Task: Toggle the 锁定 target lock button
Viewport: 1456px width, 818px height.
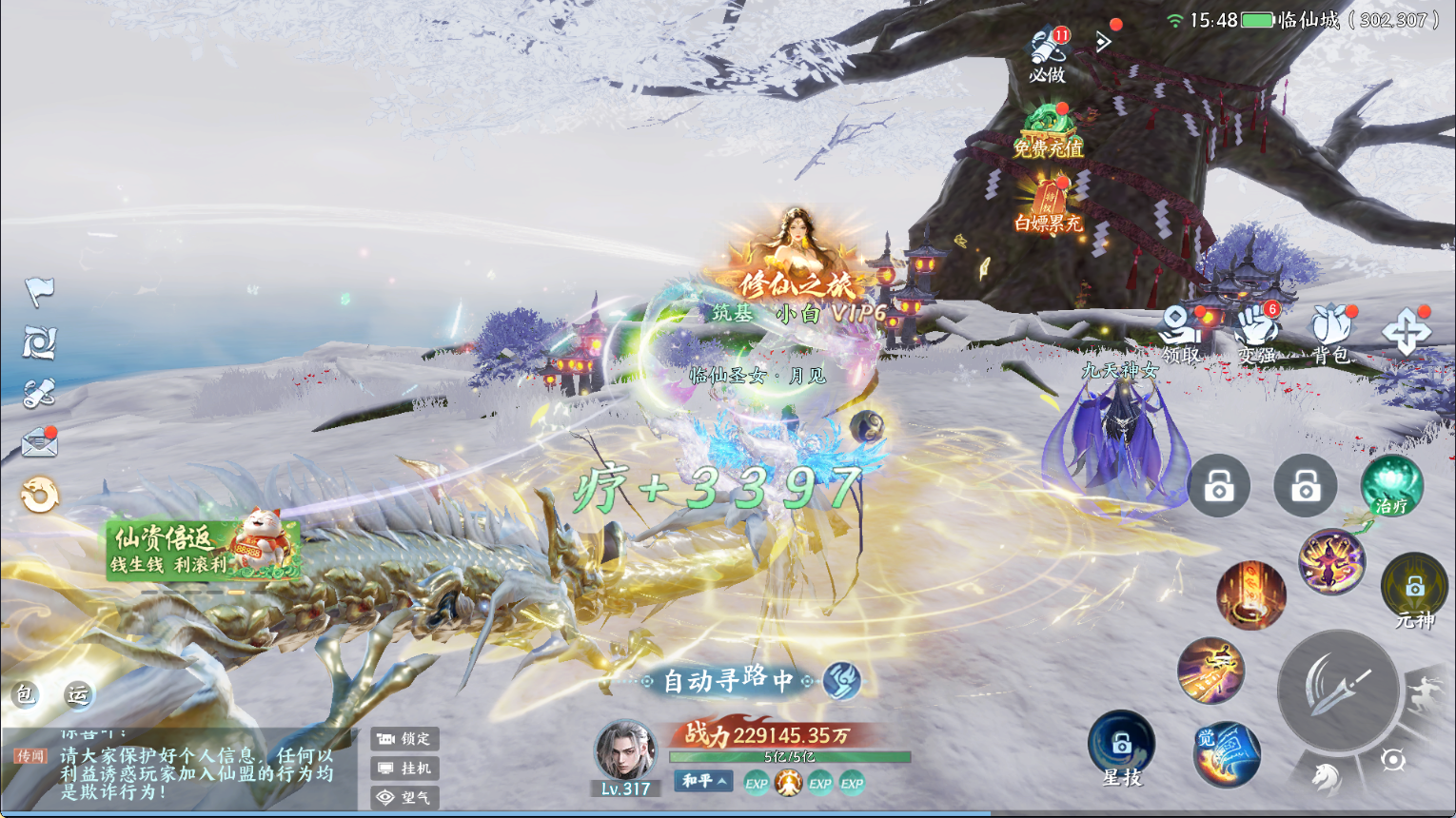Action: pos(404,738)
